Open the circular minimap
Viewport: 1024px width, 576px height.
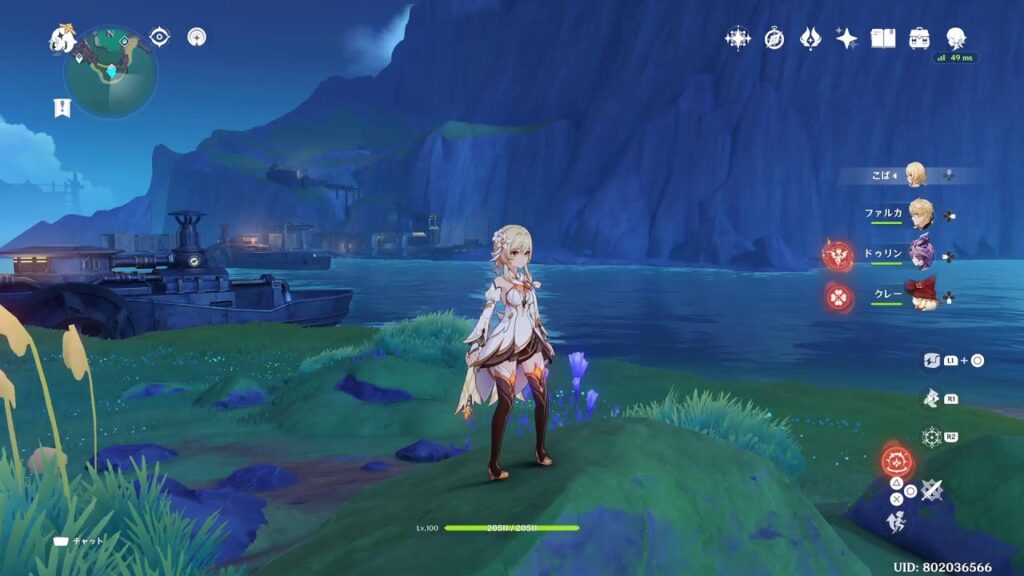[x=110, y=72]
